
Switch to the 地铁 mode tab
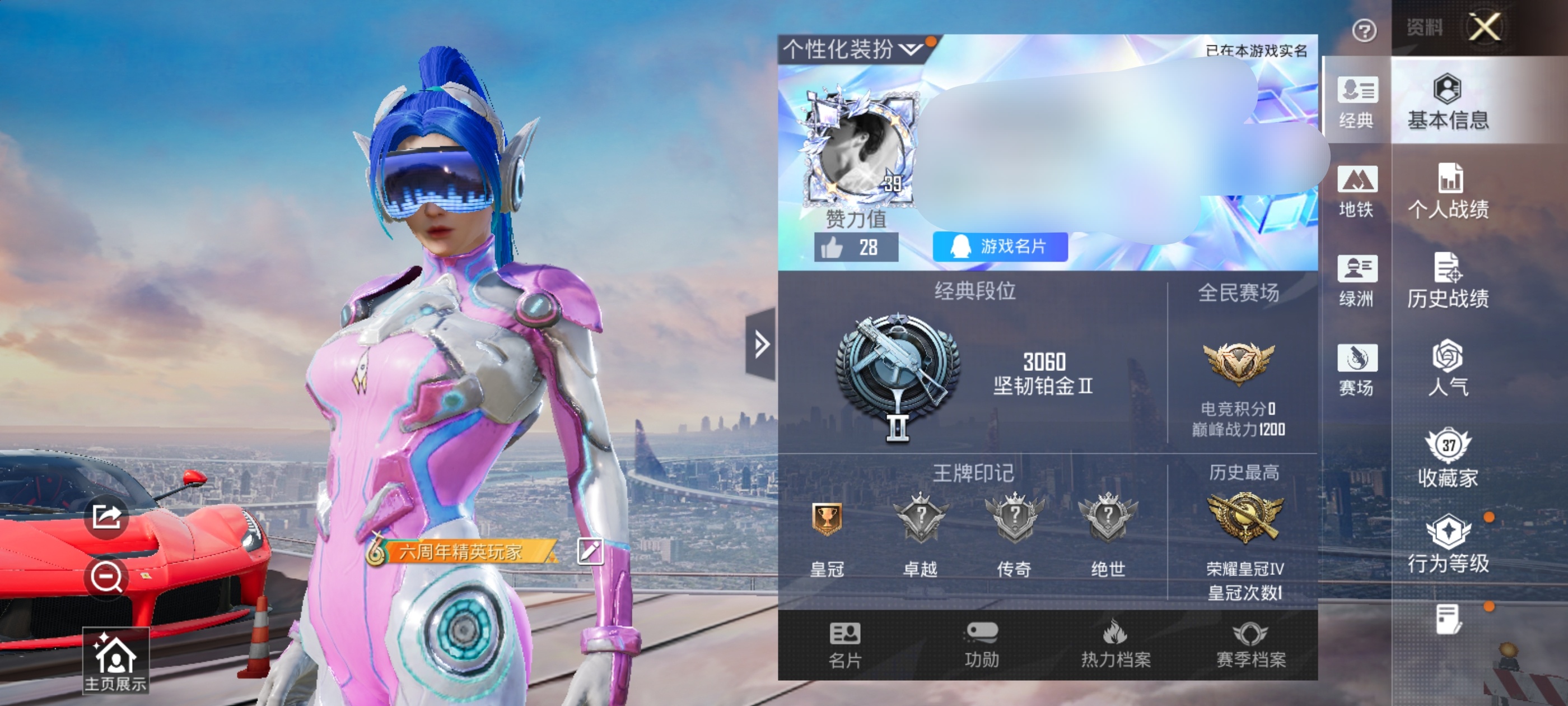[x=1357, y=191]
